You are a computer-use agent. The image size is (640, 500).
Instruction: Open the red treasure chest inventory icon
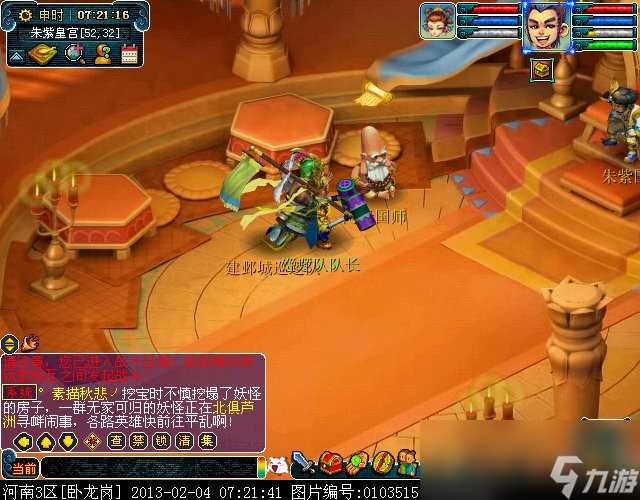332,464
